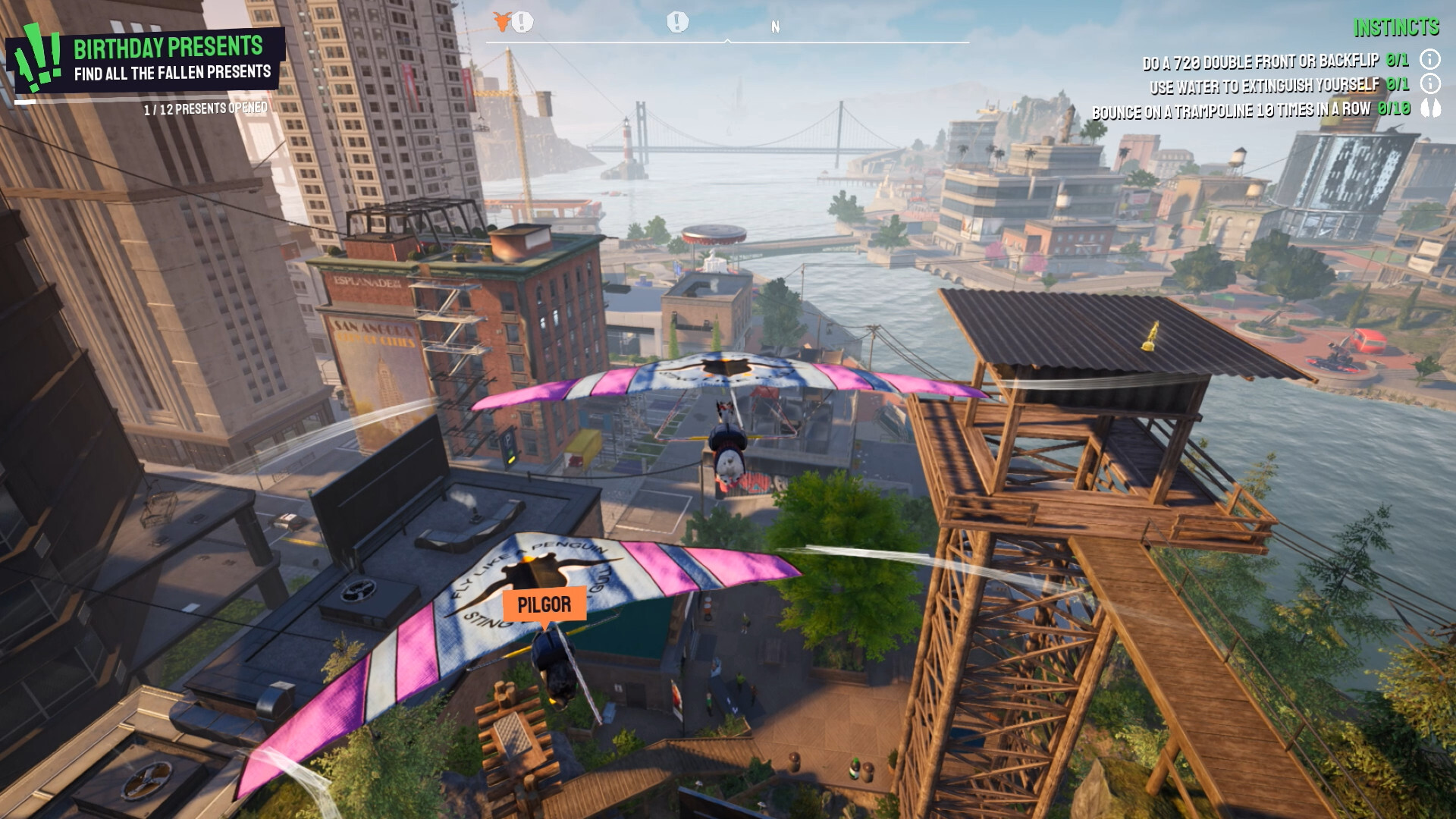The width and height of the screenshot is (1456, 819).
Task: Select the N compass direction indicator
Action: point(775,24)
